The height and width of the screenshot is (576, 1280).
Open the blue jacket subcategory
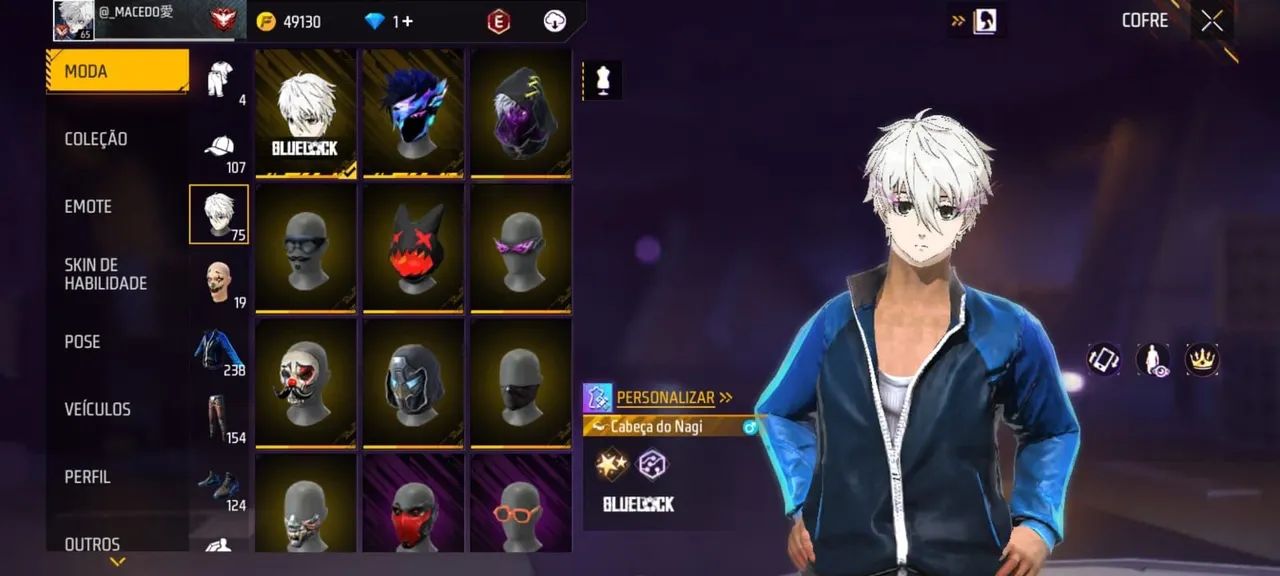(x=219, y=351)
